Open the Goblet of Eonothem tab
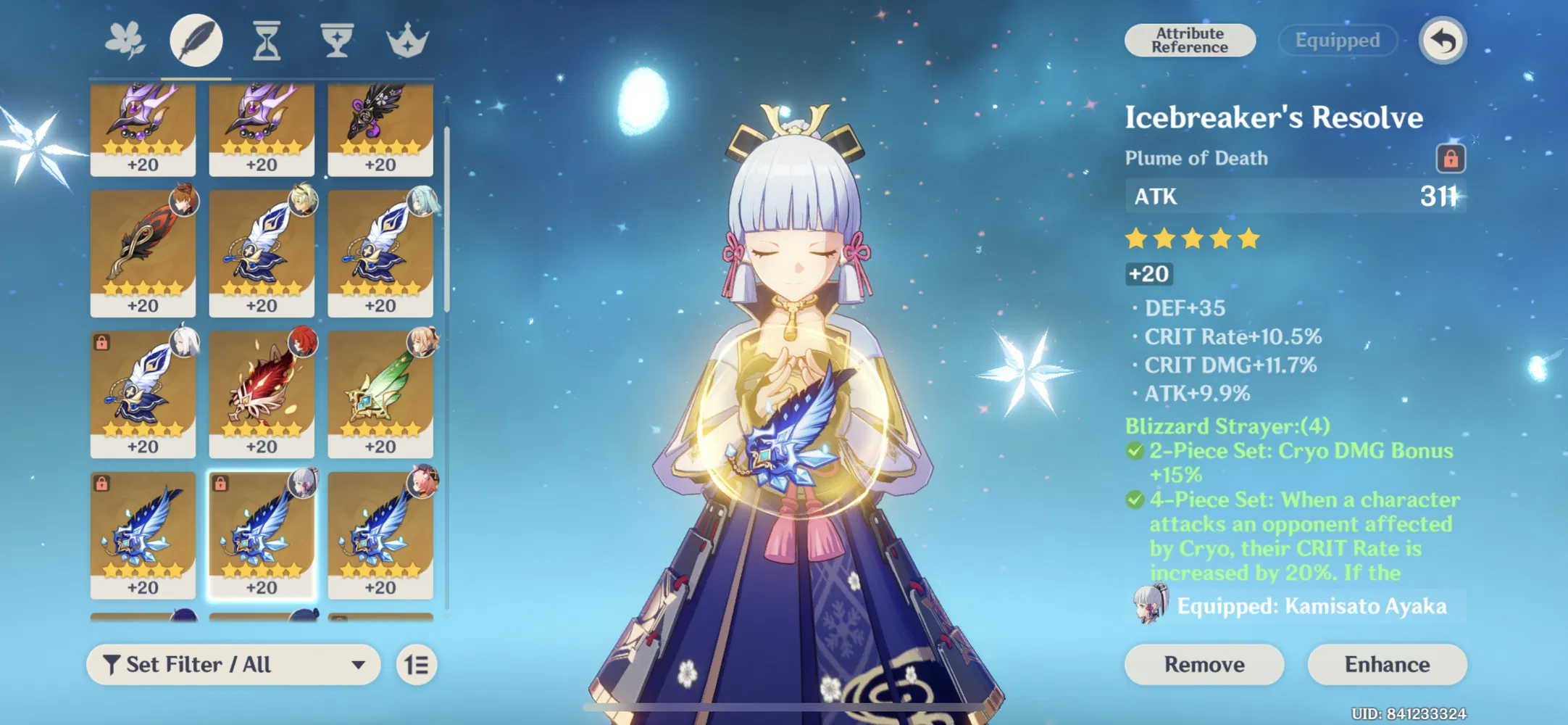The width and height of the screenshot is (1568, 725). (338, 40)
